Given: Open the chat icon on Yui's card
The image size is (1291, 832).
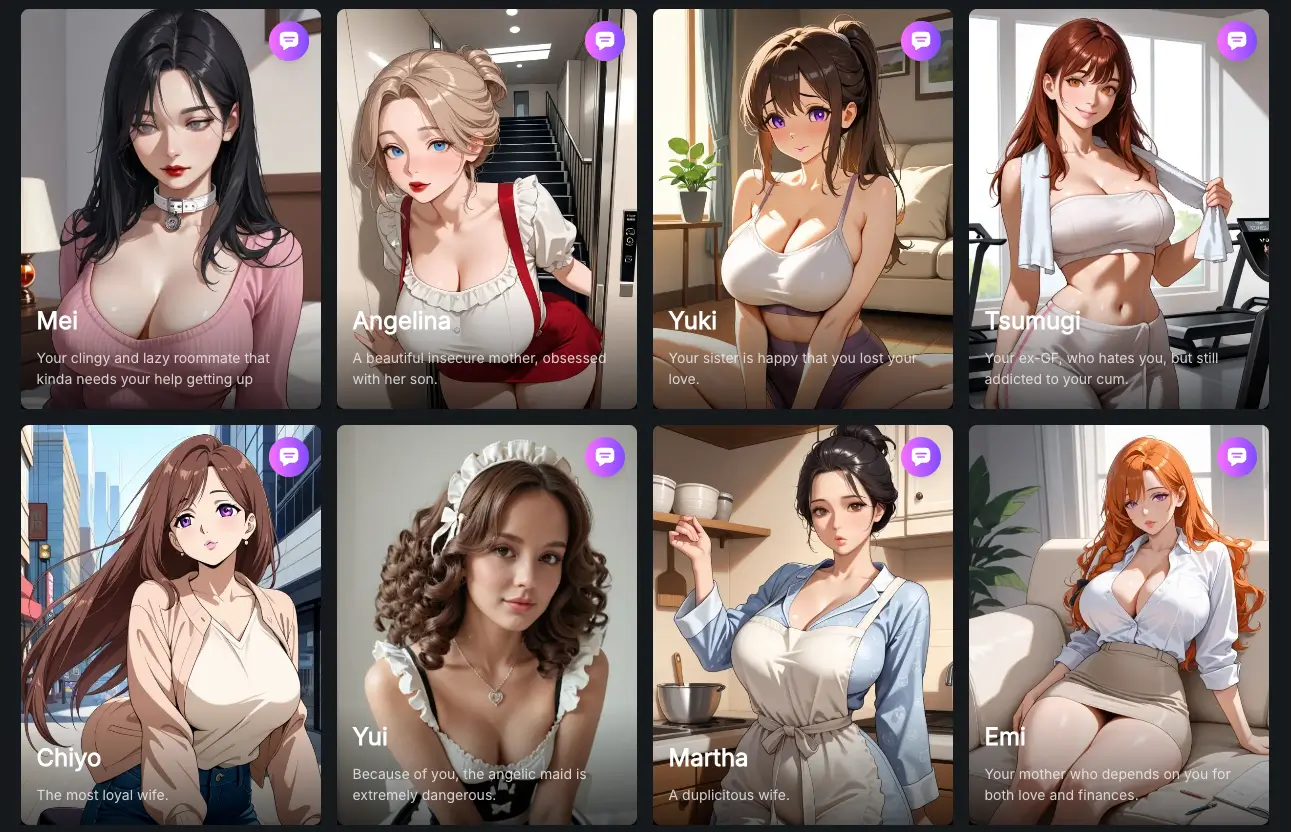Looking at the screenshot, I should (x=605, y=457).
